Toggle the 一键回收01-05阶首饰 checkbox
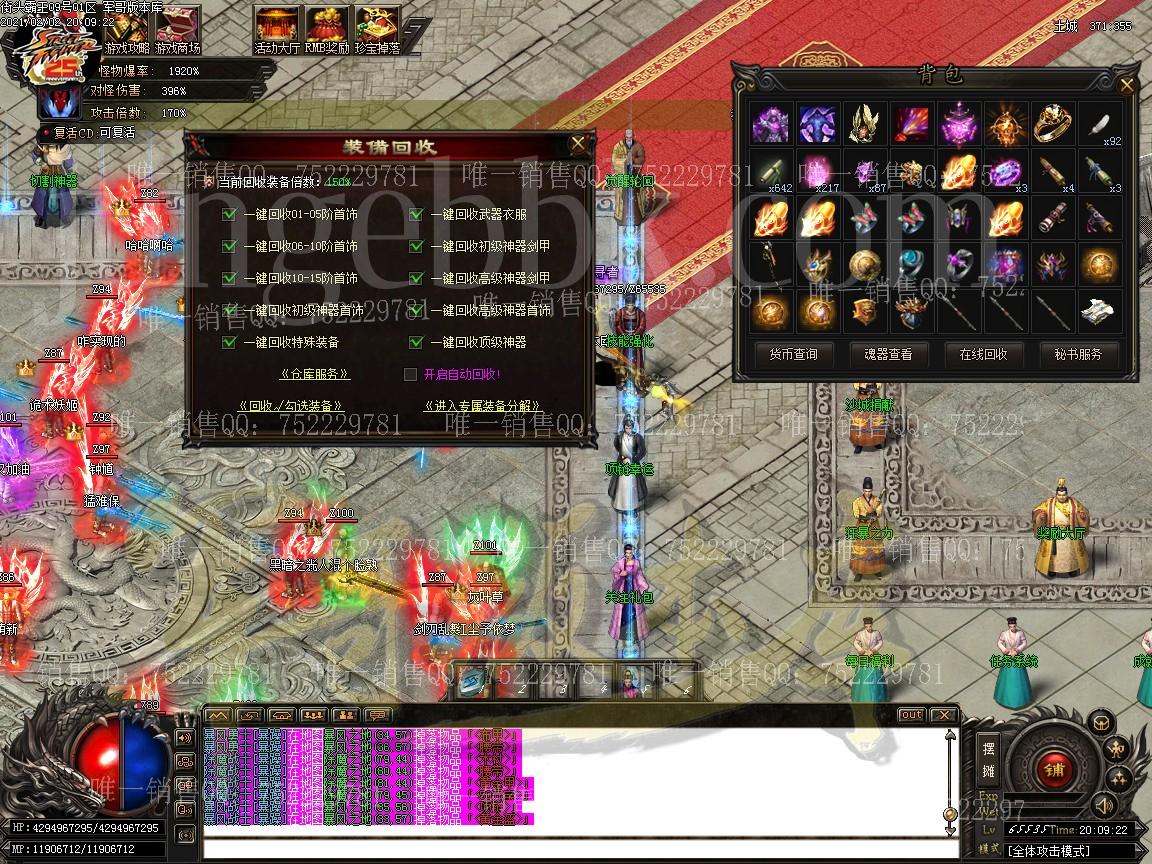Screen dimensions: 1152x864 (229, 214)
